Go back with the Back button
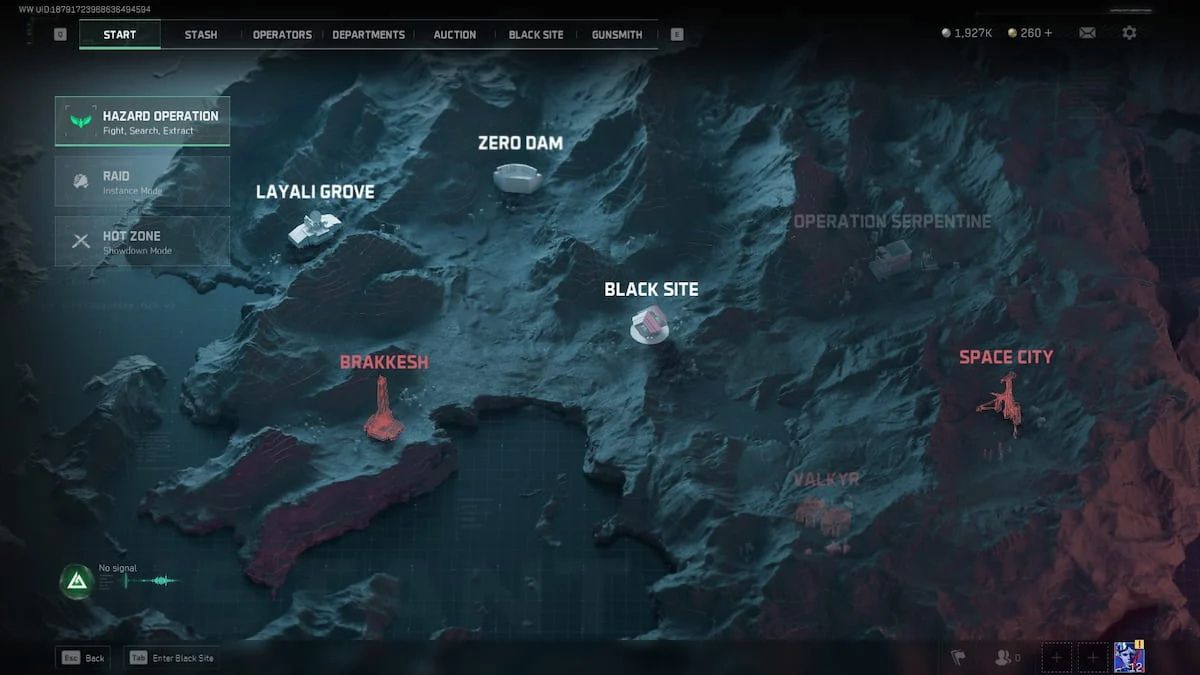 pyautogui.click(x=82, y=658)
